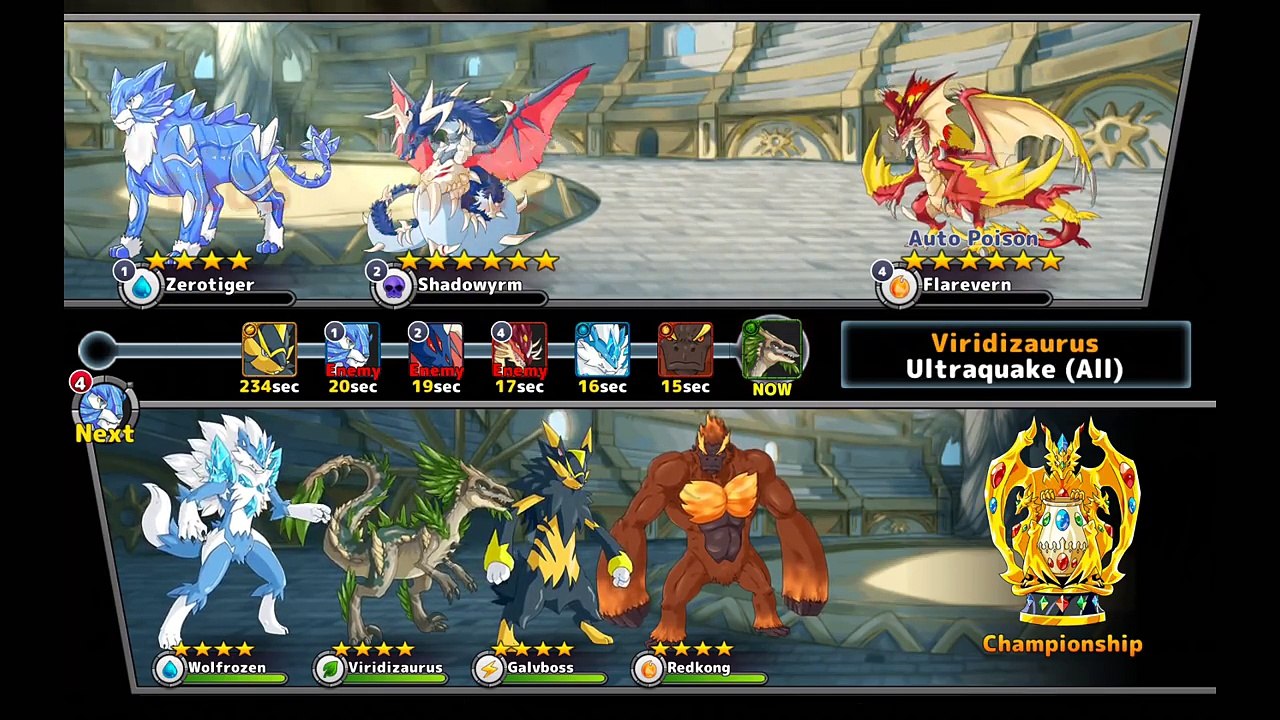Click the Ultraquake (All) skill panel

[1015, 355]
